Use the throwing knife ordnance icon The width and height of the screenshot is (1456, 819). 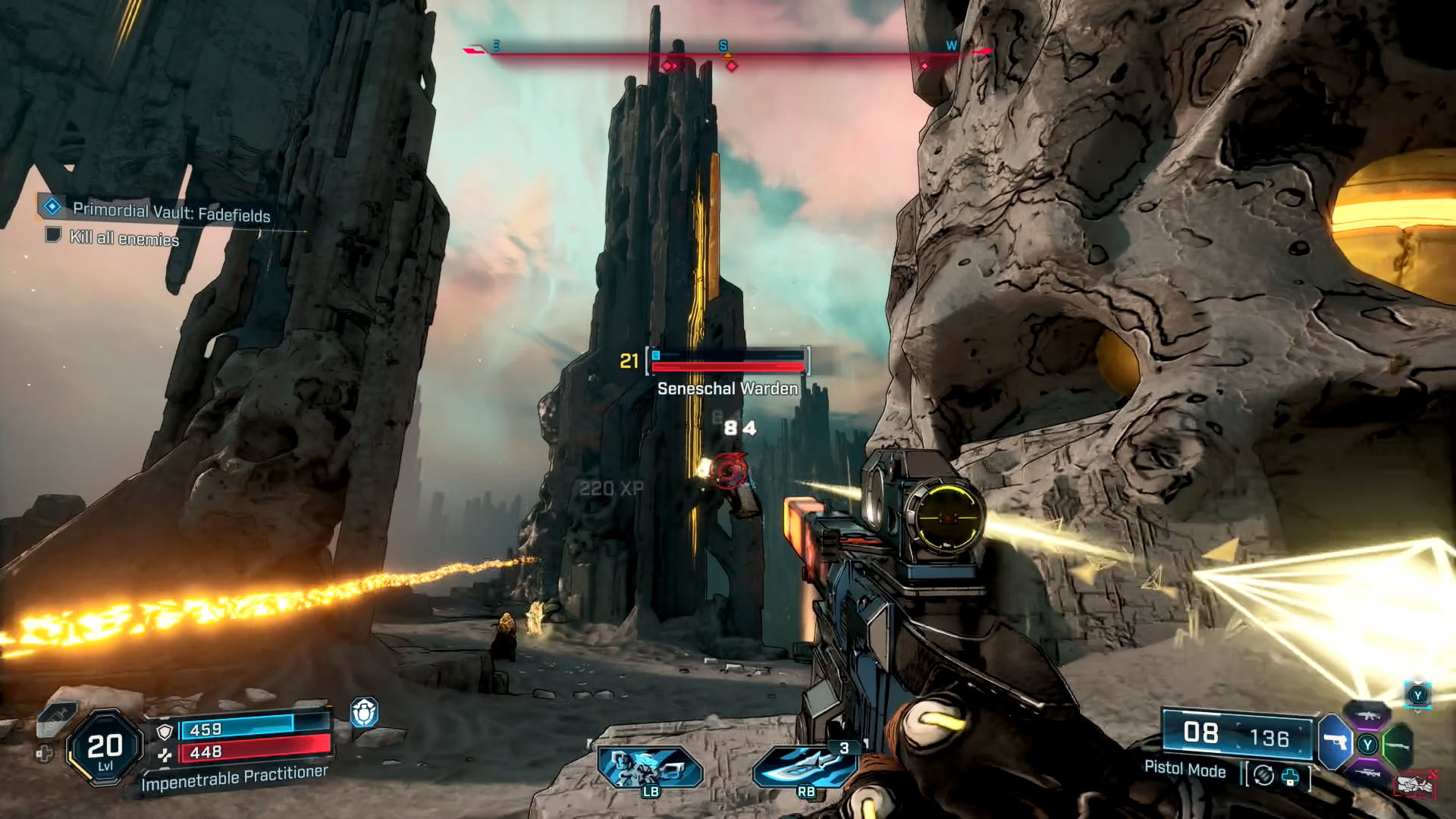805,766
